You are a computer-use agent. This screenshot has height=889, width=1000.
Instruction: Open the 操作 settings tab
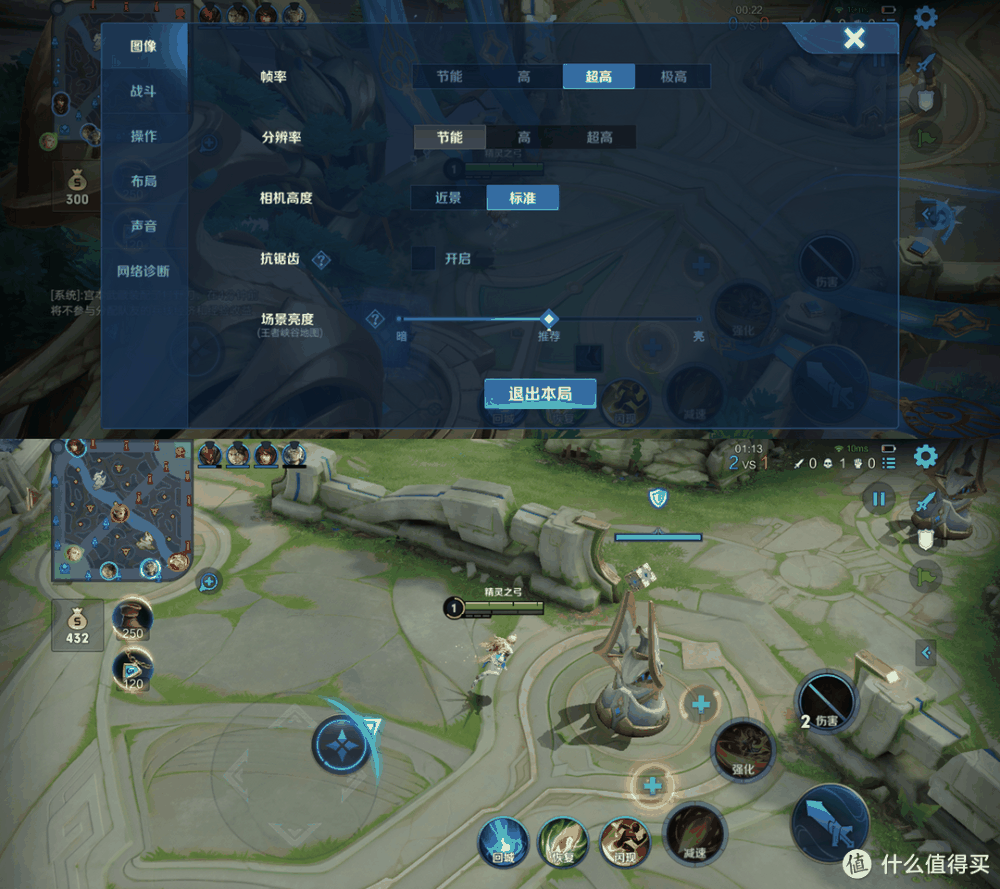click(x=143, y=136)
